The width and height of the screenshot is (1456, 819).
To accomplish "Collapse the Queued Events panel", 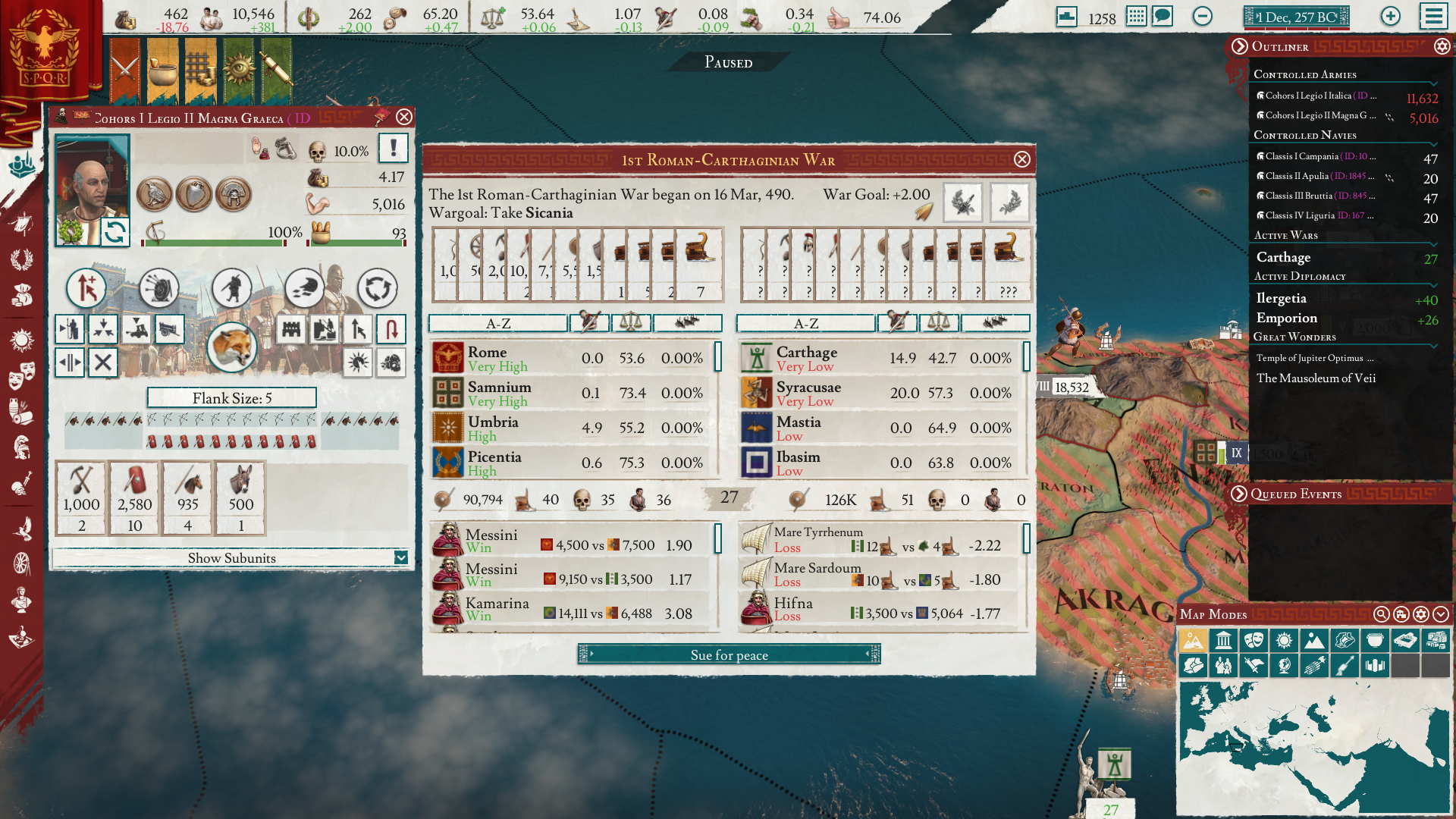I will [1239, 494].
